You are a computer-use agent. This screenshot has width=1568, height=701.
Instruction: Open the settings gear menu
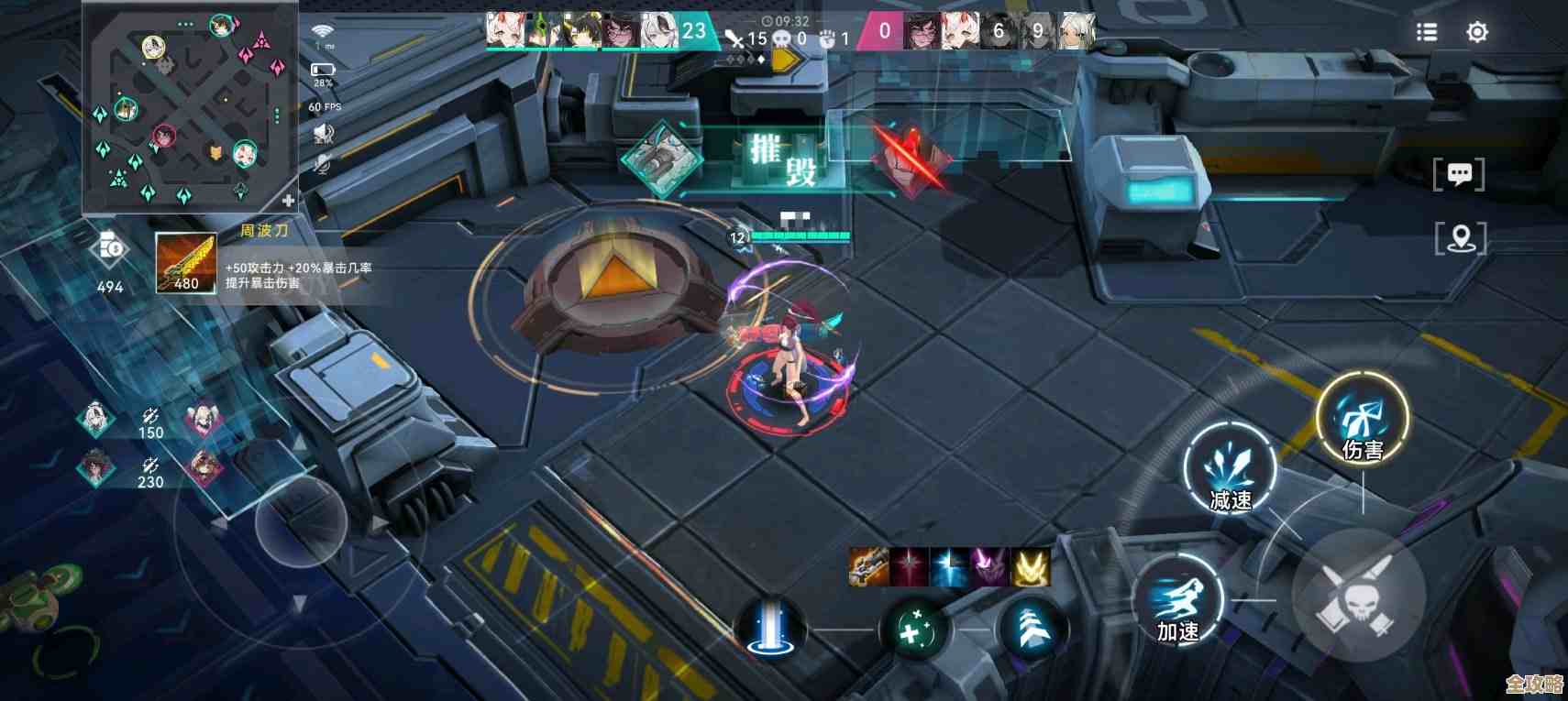click(1476, 32)
